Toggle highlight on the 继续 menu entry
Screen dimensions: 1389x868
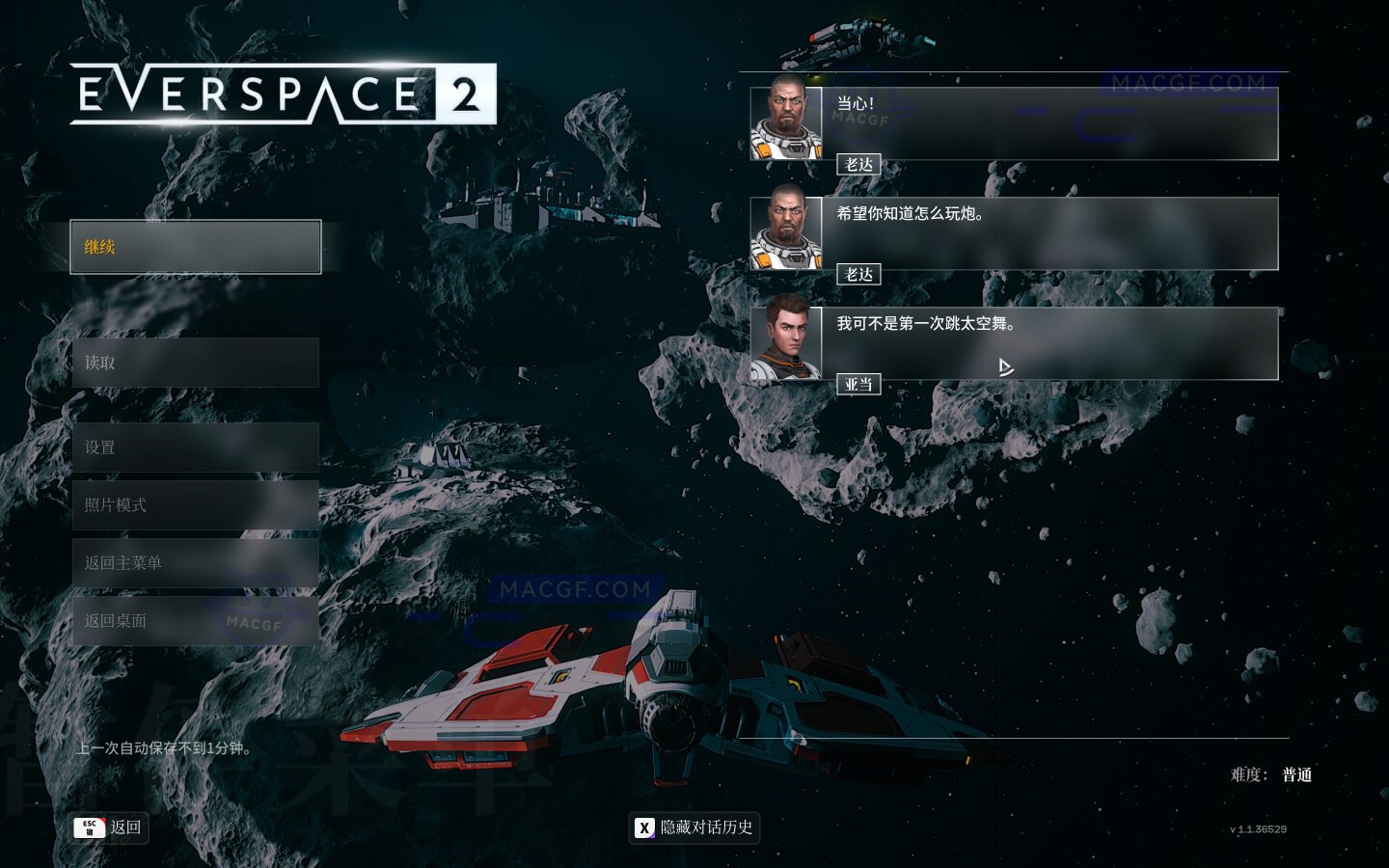click(x=195, y=247)
